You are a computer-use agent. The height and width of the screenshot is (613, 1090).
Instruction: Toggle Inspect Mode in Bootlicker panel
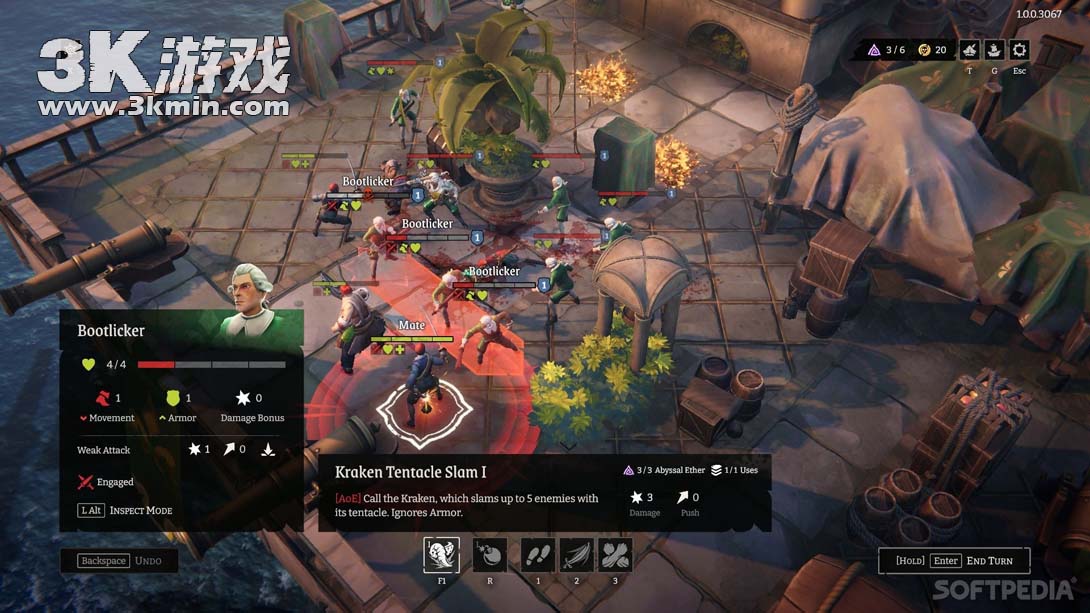126,510
